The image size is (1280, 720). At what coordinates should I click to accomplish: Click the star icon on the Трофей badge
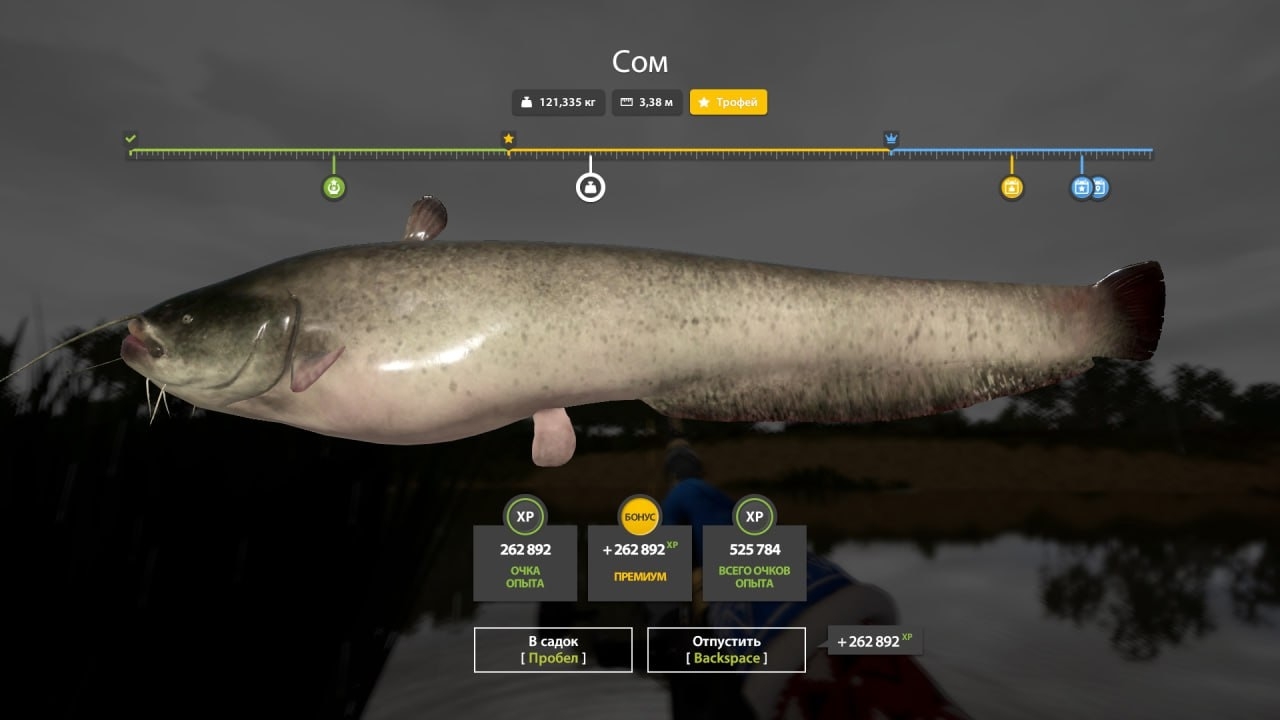pyautogui.click(x=704, y=101)
